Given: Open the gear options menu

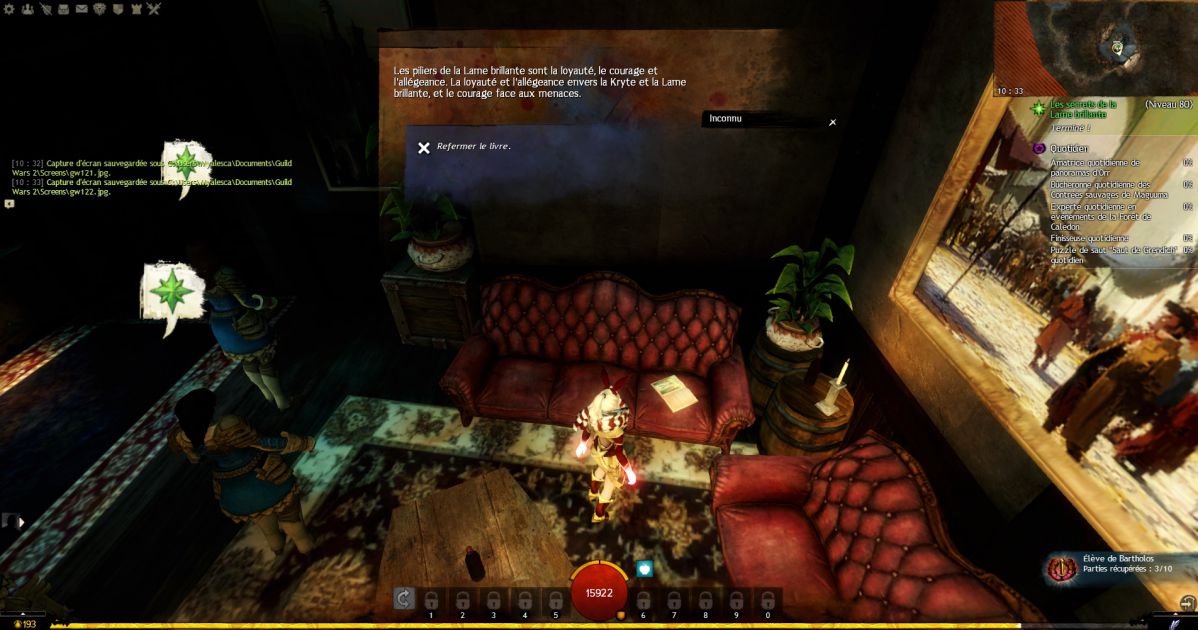Looking at the screenshot, I should pos(9,9).
